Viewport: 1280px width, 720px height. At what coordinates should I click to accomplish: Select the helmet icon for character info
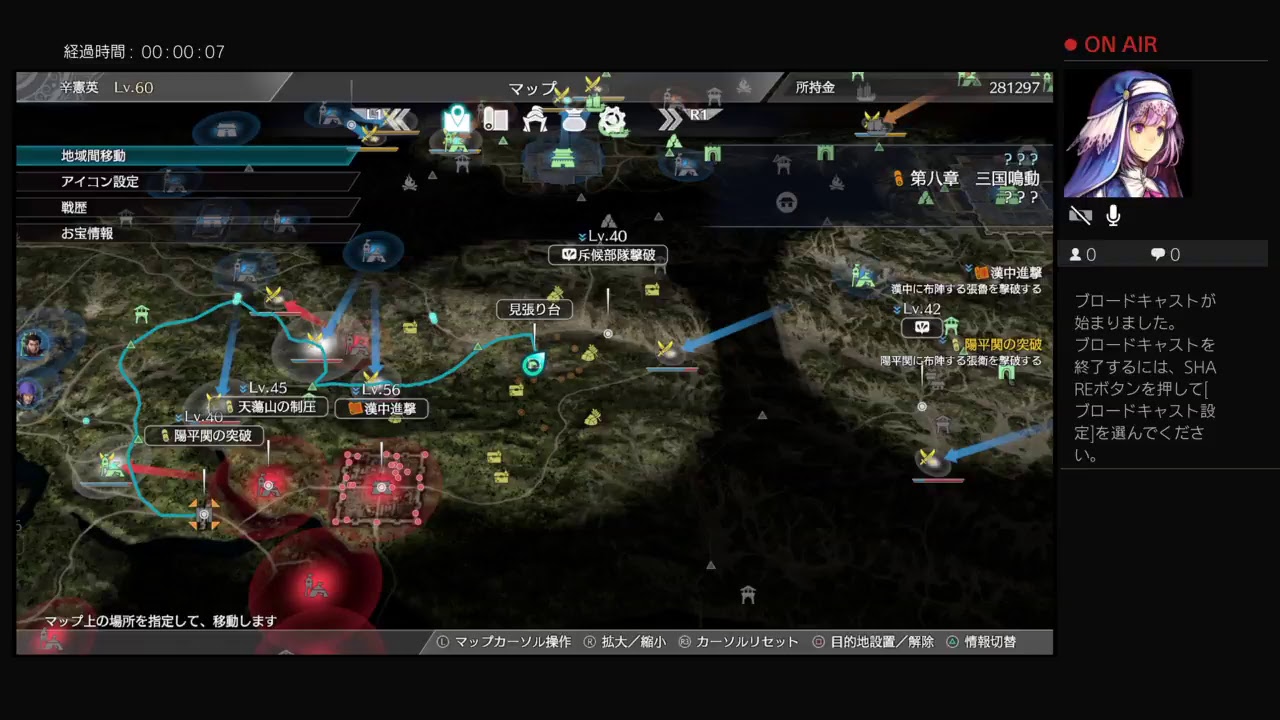(x=536, y=119)
